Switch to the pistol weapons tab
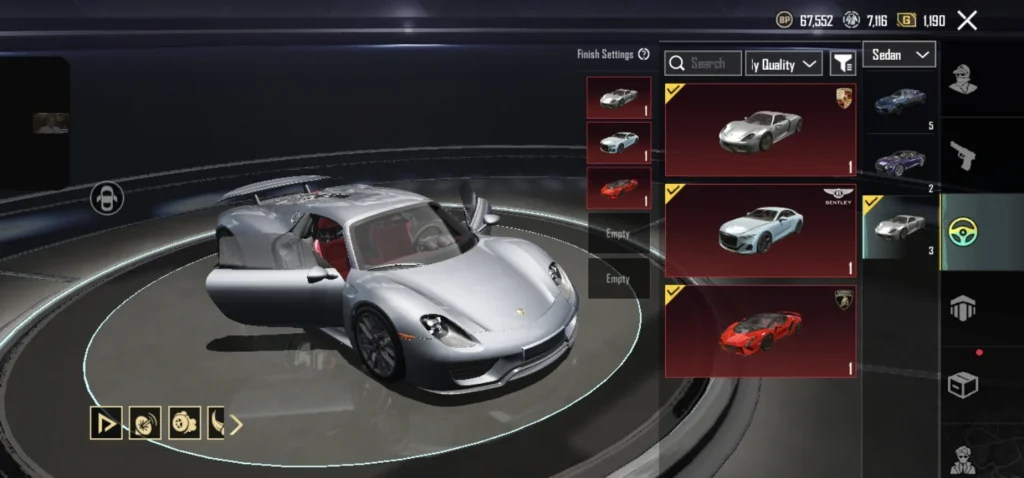Viewport: 1024px width, 478px height. point(962,153)
